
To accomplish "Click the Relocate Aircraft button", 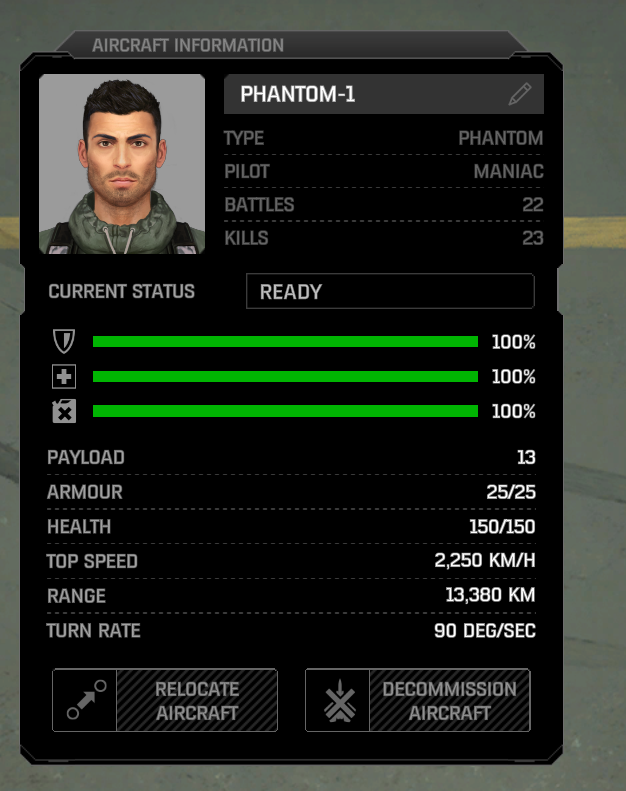I will pyautogui.click(x=165, y=700).
